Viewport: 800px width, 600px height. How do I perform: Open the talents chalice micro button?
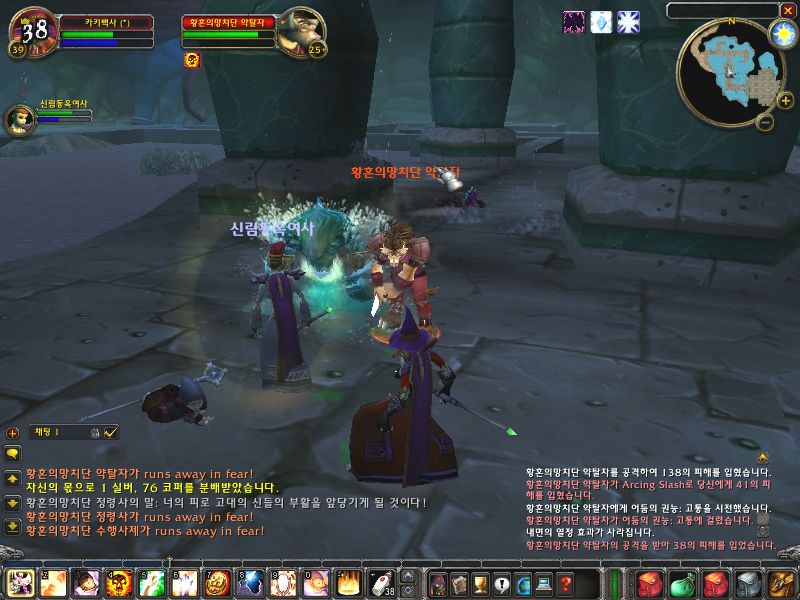479,583
